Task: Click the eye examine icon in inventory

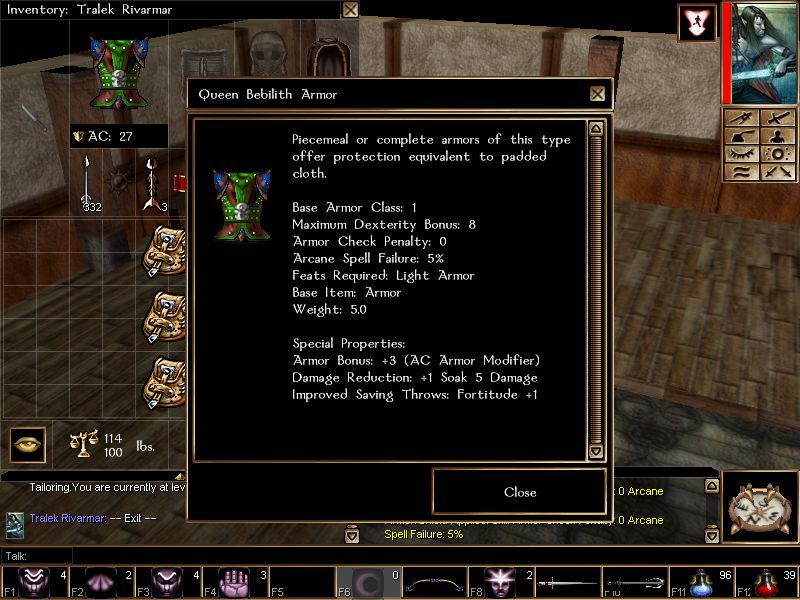Action: pos(28,444)
